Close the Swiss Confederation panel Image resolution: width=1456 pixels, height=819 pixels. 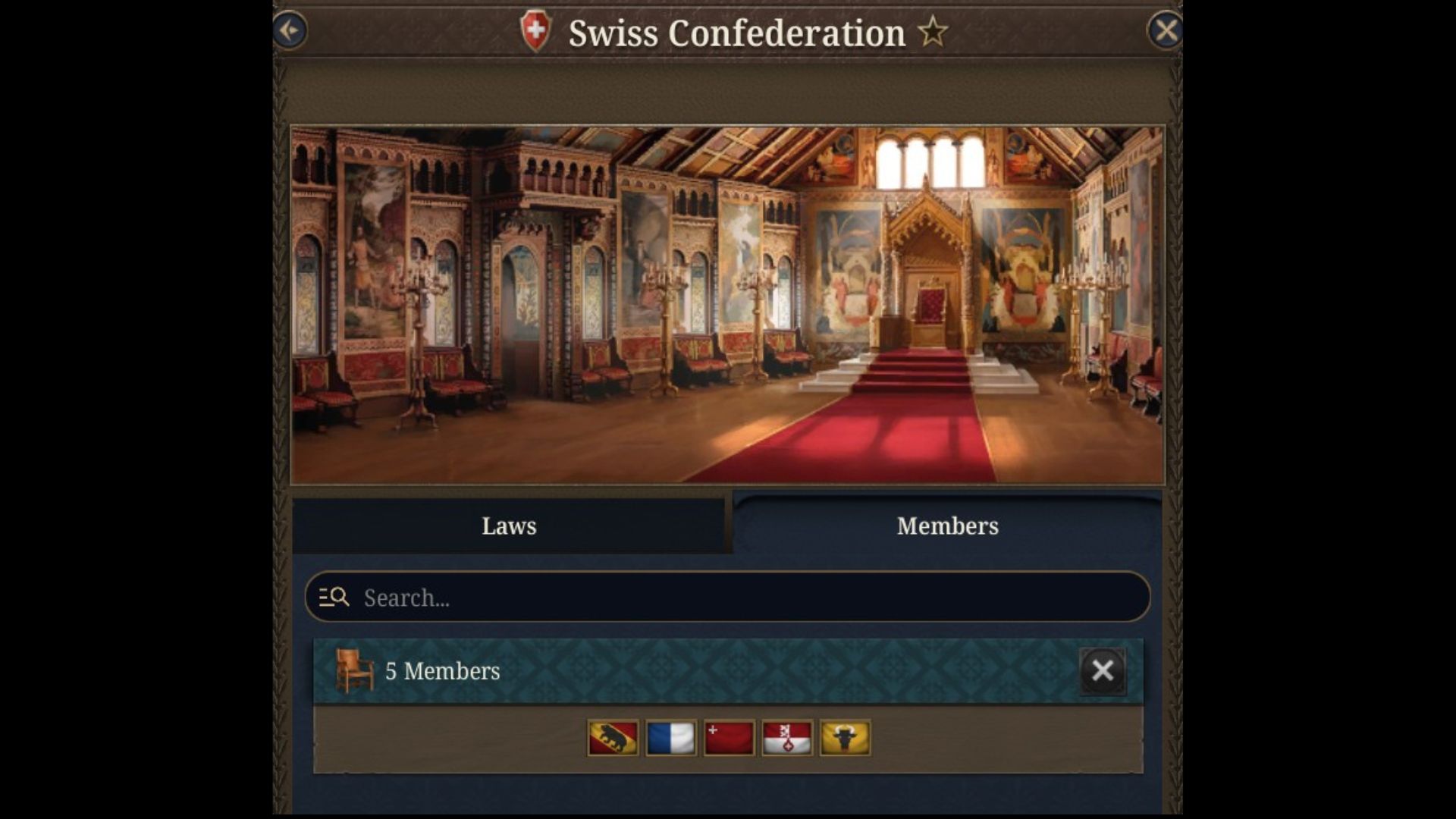(x=1166, y=29)
